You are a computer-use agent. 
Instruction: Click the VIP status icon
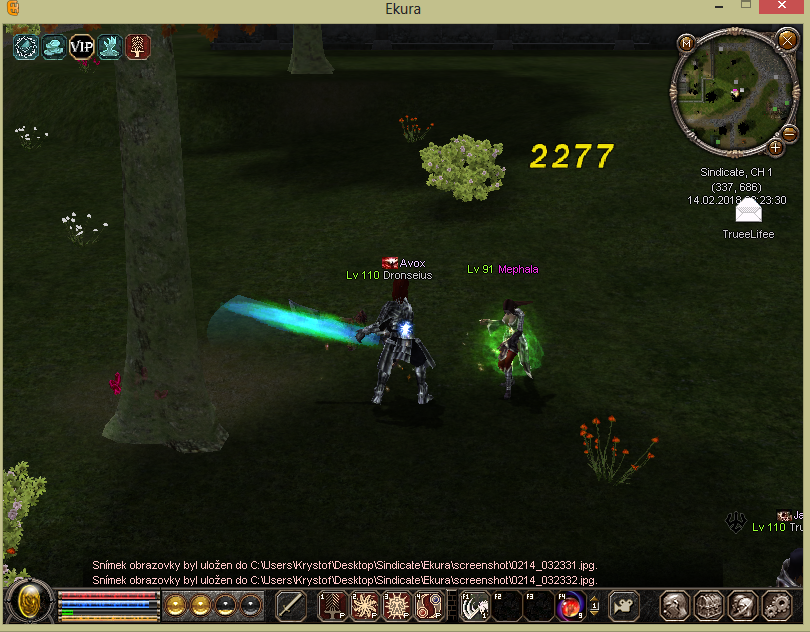pos(81,47)
